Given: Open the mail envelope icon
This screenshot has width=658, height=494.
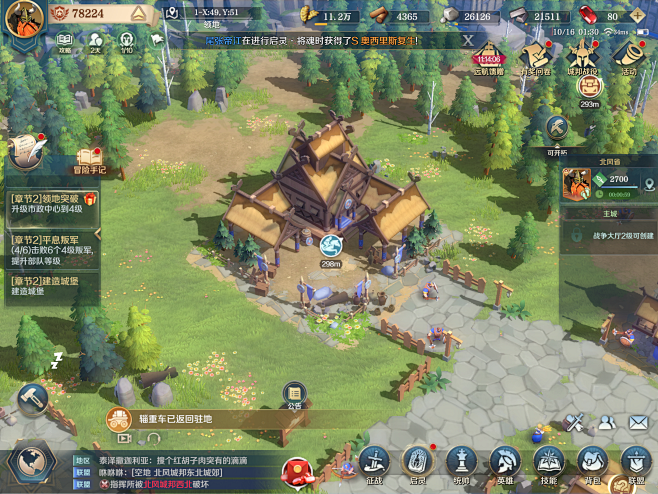Looking at the screenshot, I should [x=638, y=423].
